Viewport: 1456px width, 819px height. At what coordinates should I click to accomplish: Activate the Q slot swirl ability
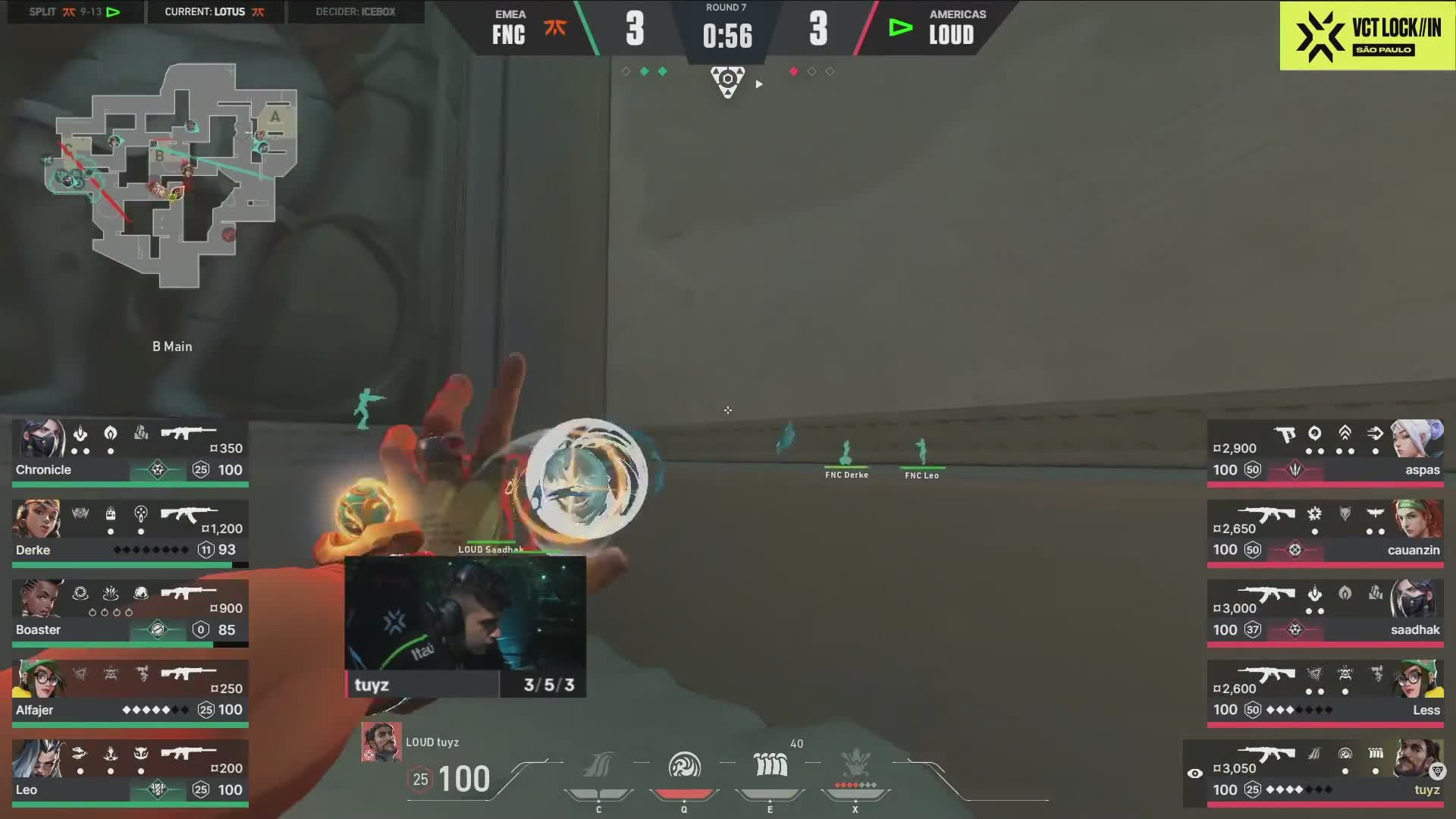684,766
